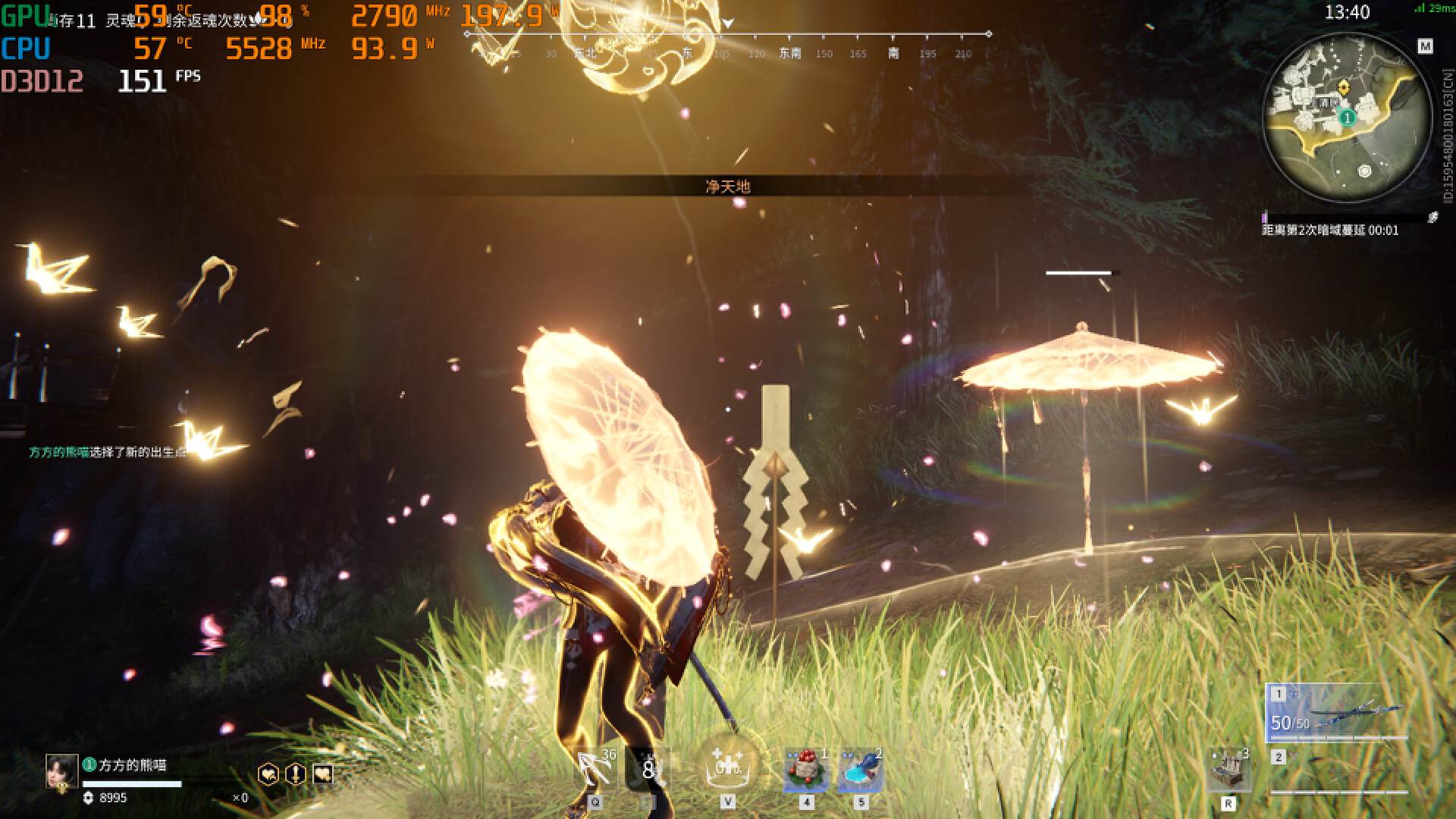Click the player portrait for 方方的熊喵
1456x819 pixels.
[x=61, y=771]
